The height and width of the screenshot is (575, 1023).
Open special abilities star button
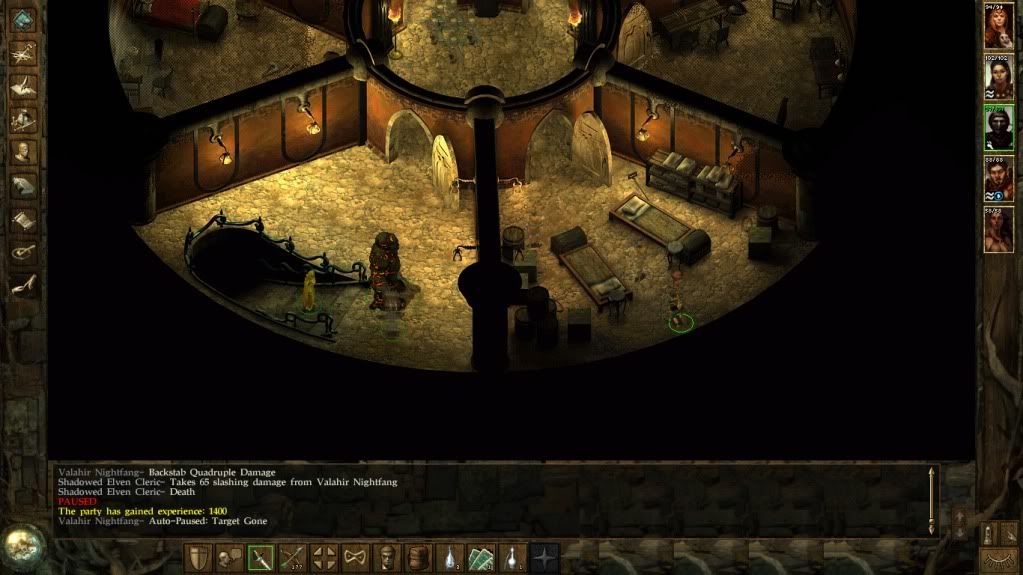coord(545,558)
